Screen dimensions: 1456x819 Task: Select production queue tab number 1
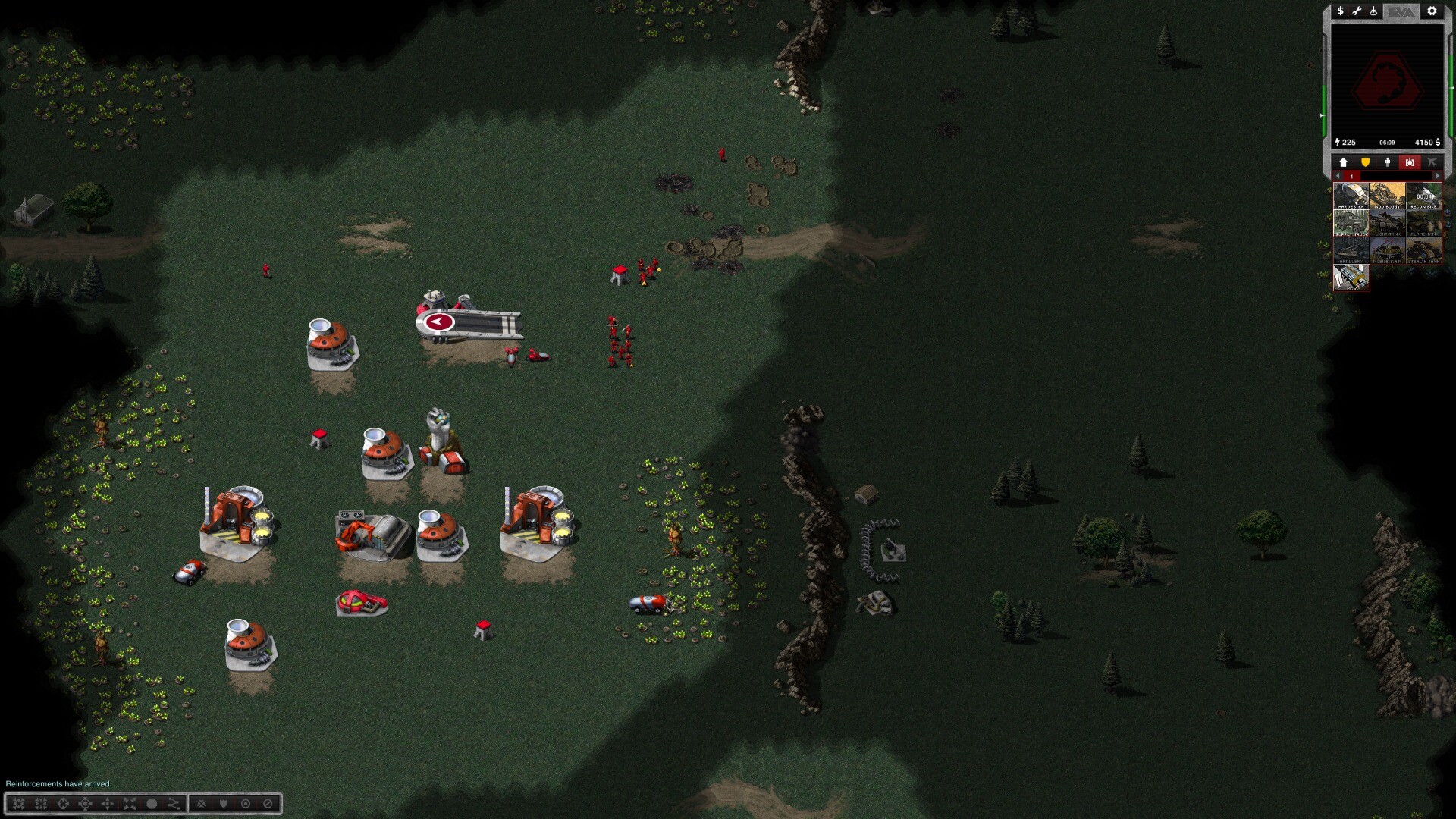pos(1351,176)
